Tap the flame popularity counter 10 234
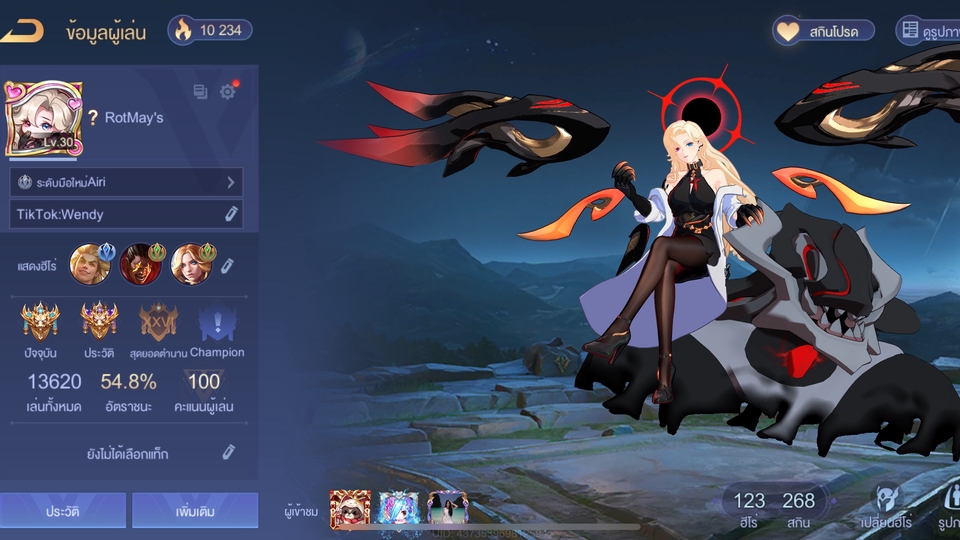Screen dimensions: 960x540 [210, 30]
